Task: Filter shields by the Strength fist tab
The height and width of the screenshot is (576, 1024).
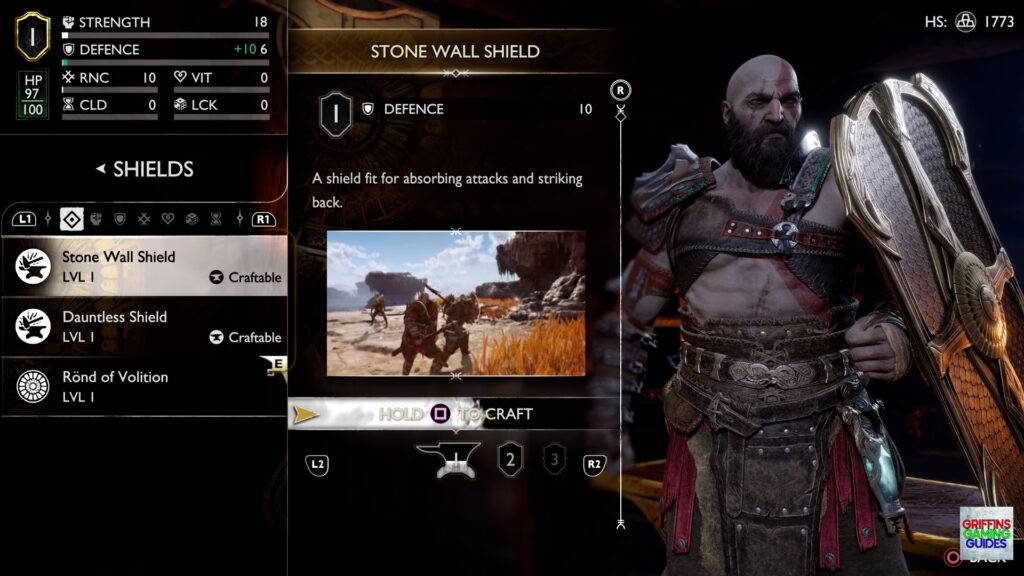Action: (x=96, y=218)
